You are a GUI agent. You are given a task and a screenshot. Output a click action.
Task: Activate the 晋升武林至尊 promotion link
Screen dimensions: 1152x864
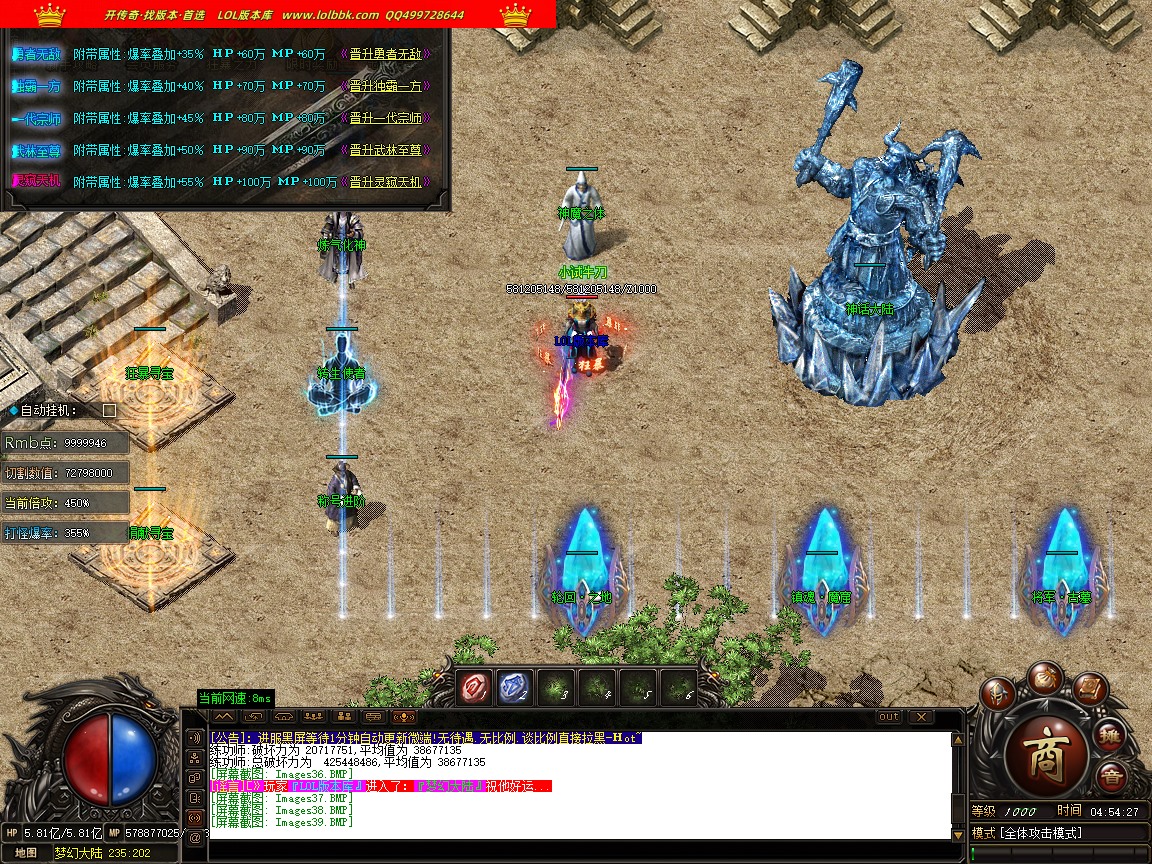click(386, 150)
